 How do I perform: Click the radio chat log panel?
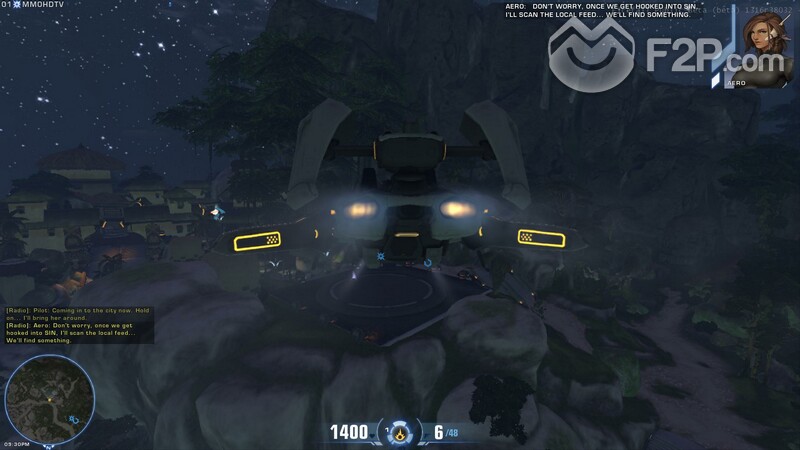(x=78, y=325)
